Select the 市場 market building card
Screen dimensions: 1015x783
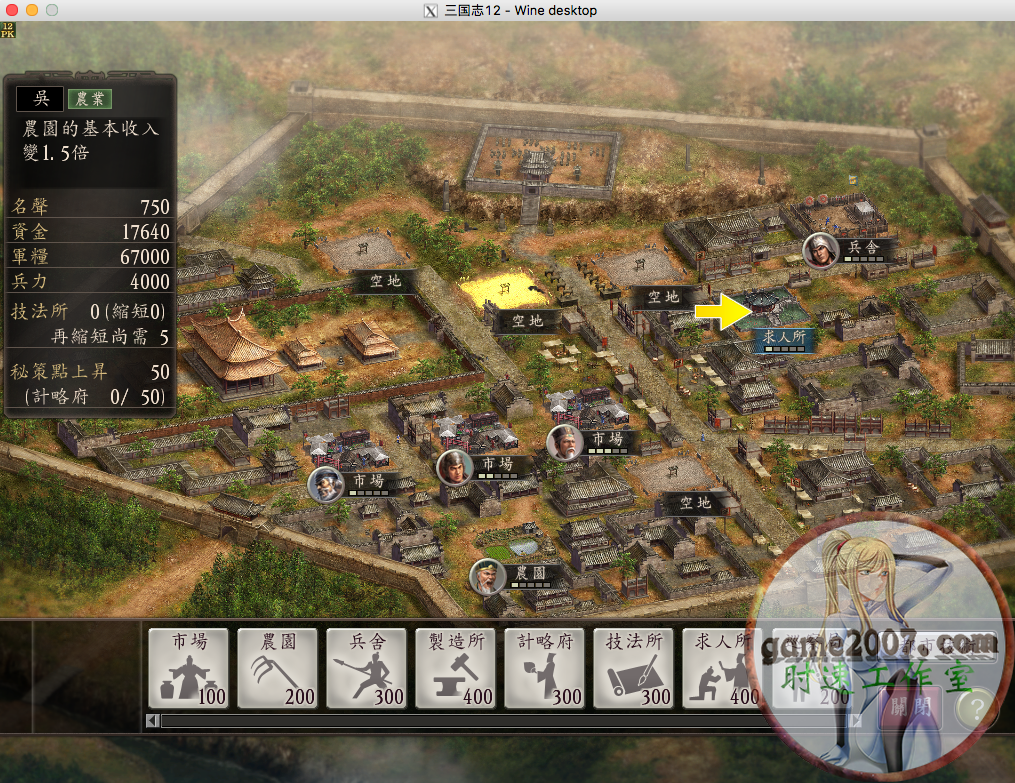tap(189, 668)
